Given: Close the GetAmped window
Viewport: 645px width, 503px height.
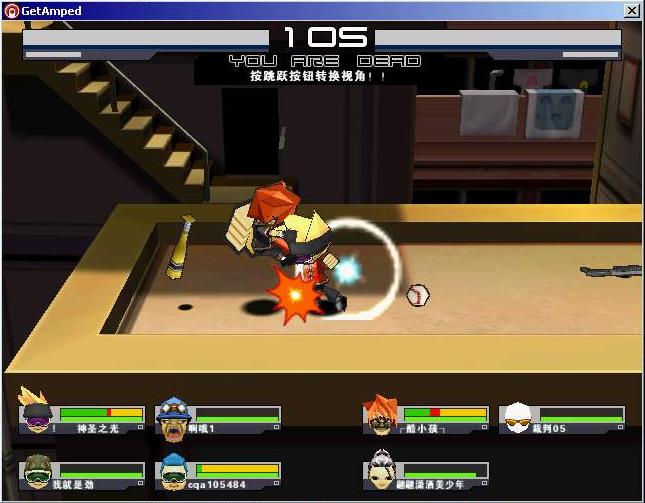Looking at the screenshot, I should click(x=631, y=11).
